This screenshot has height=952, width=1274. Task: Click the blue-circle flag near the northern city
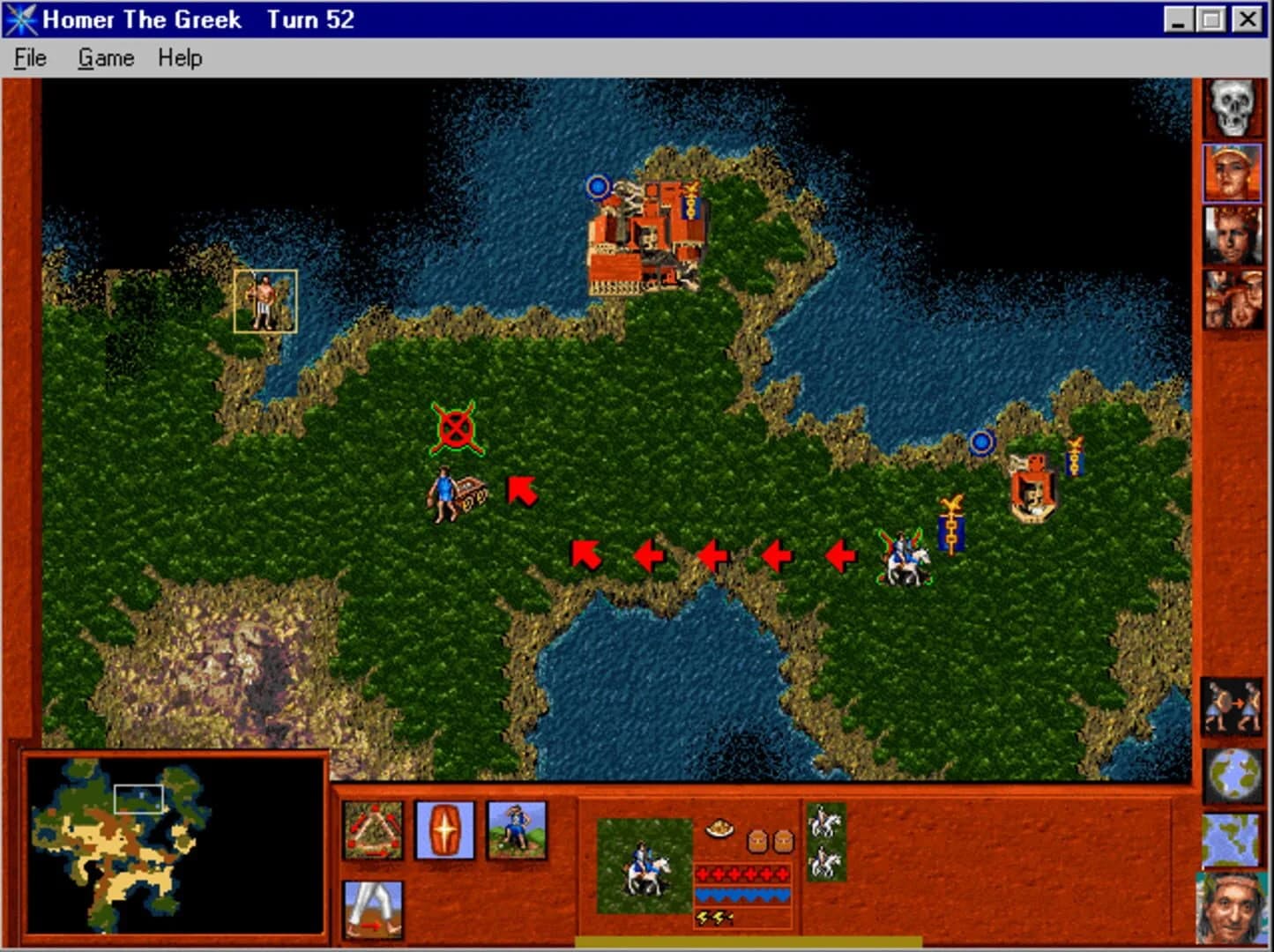pyautogui.click(x=599, y=188)
